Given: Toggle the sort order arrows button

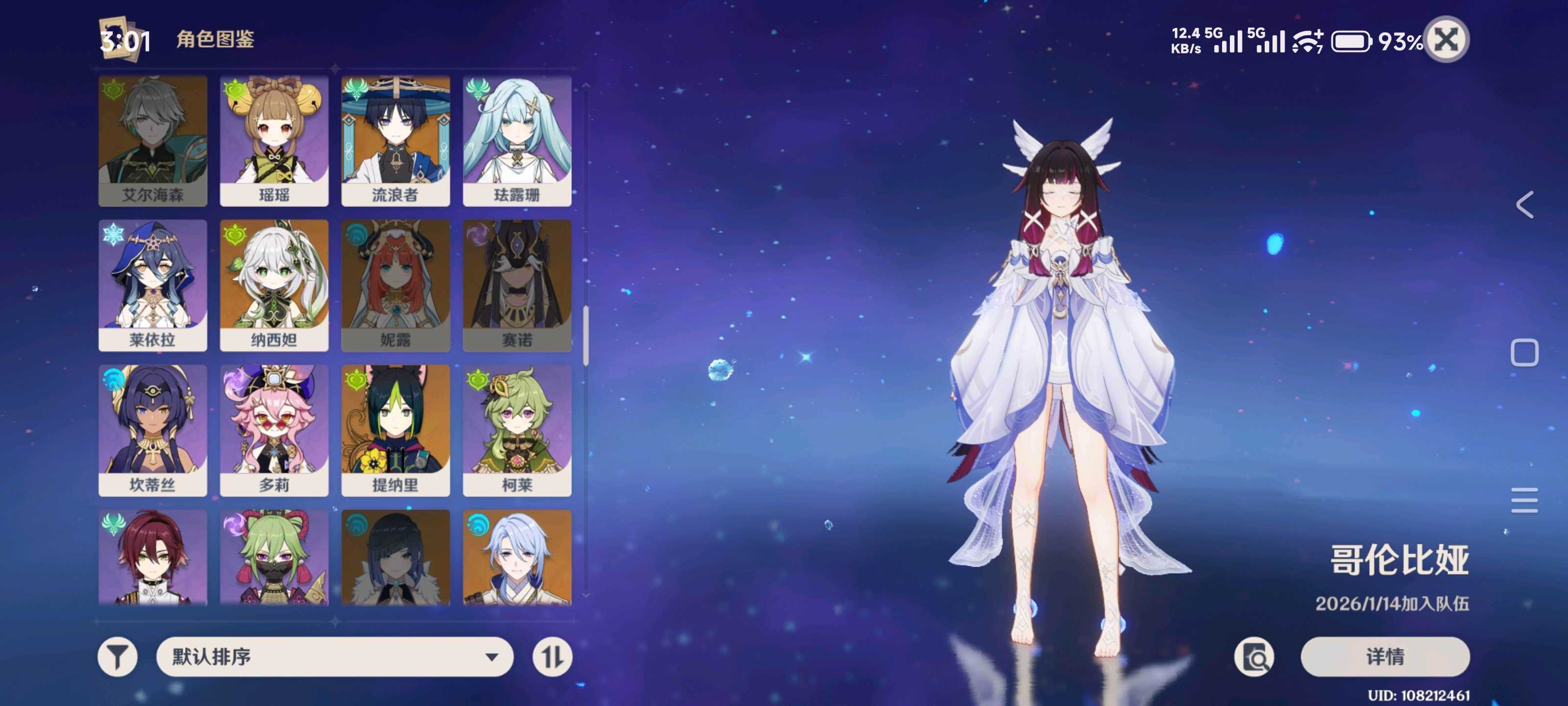Looking at the screenshot, I should pos(552,656).
